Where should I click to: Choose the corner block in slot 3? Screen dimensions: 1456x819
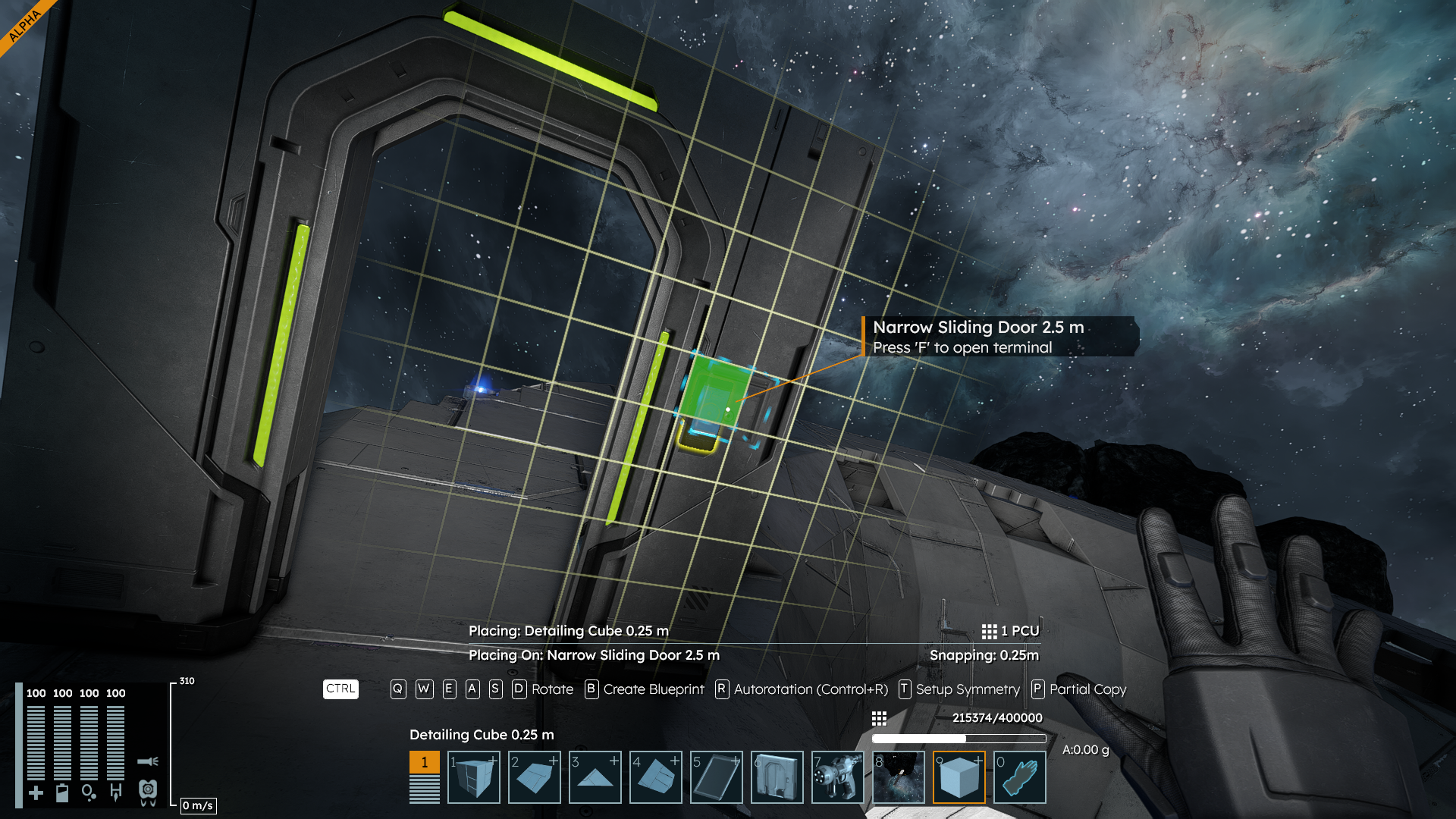click(x=595, y=777)
